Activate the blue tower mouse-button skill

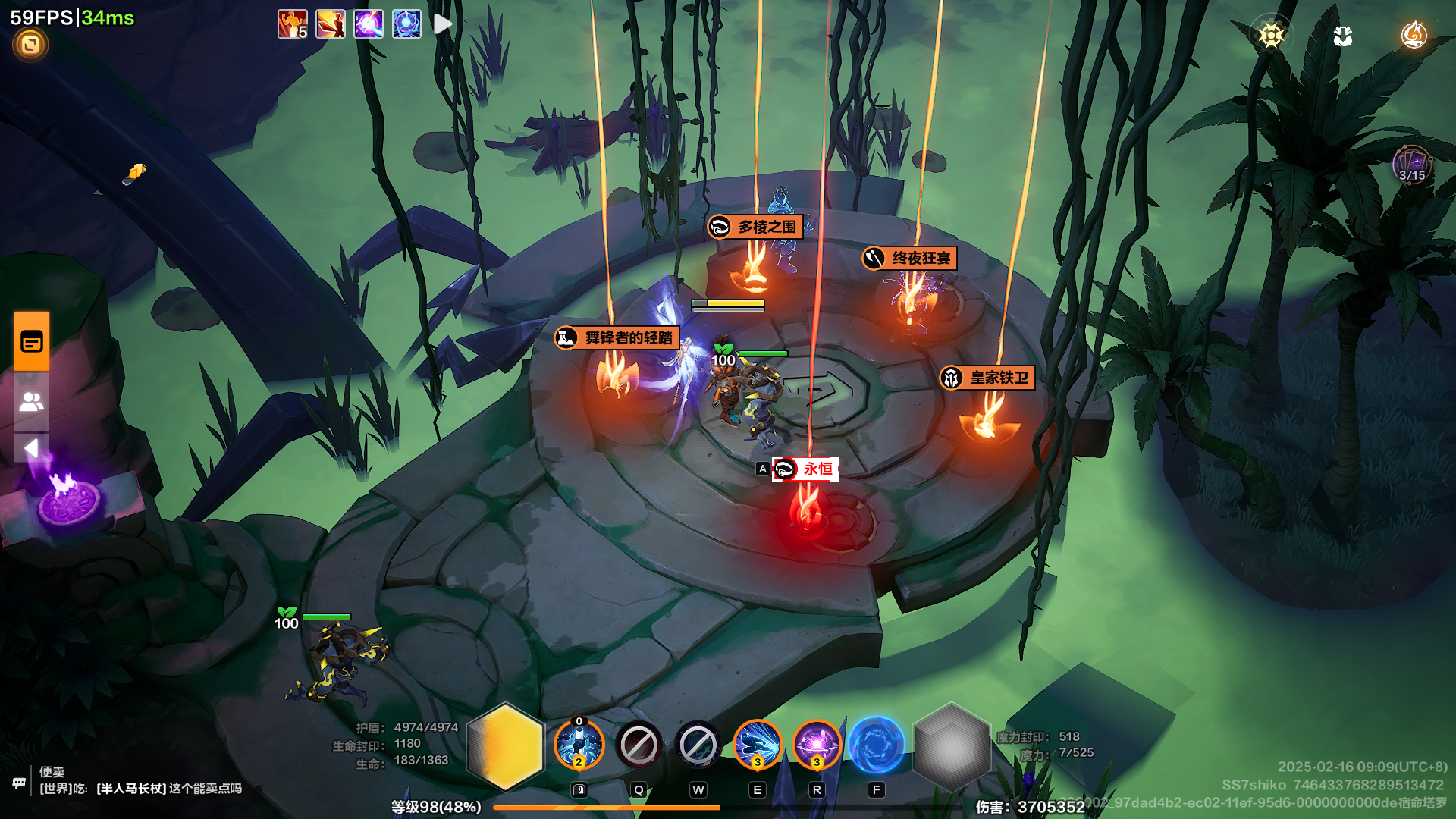(579, 745)
